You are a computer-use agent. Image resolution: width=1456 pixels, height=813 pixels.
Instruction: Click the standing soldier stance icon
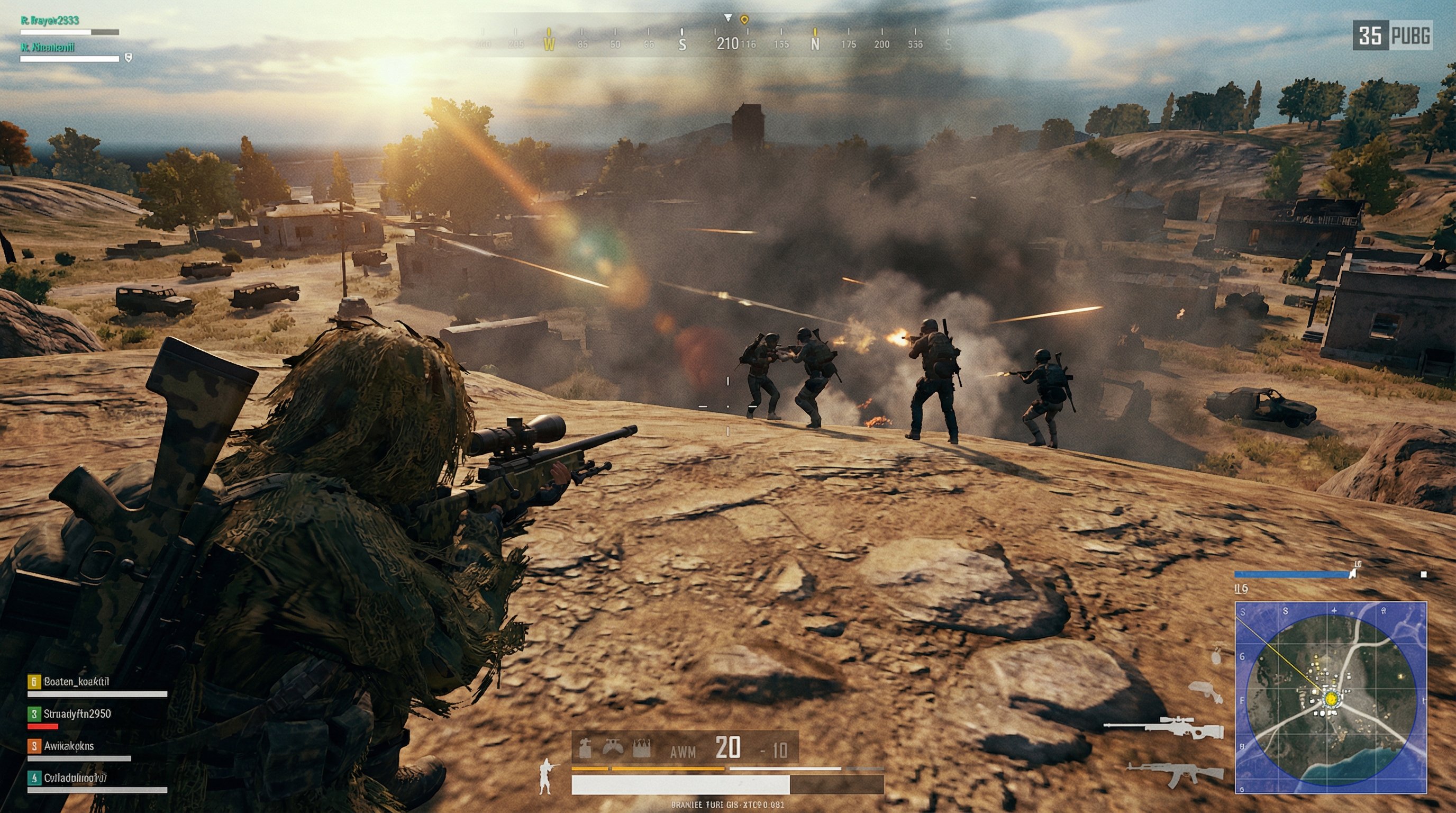pos(546,778)
